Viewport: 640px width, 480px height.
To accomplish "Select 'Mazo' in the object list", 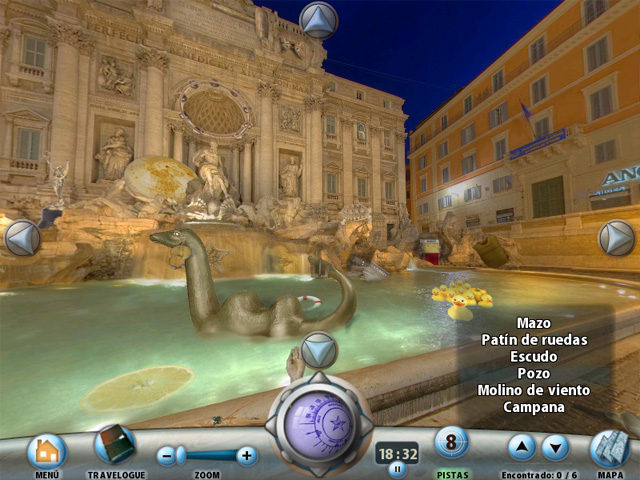I will pos(533,323).
